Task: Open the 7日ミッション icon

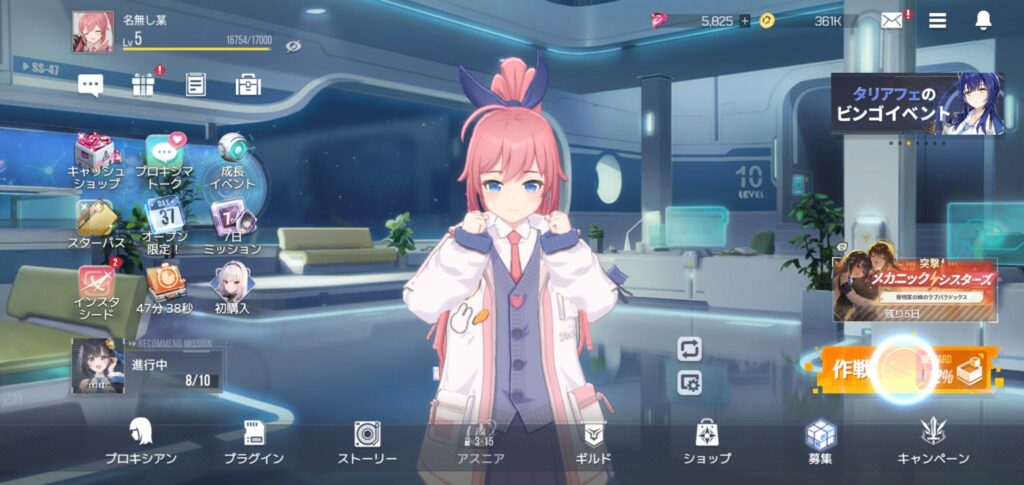Action: pos(232,225)
